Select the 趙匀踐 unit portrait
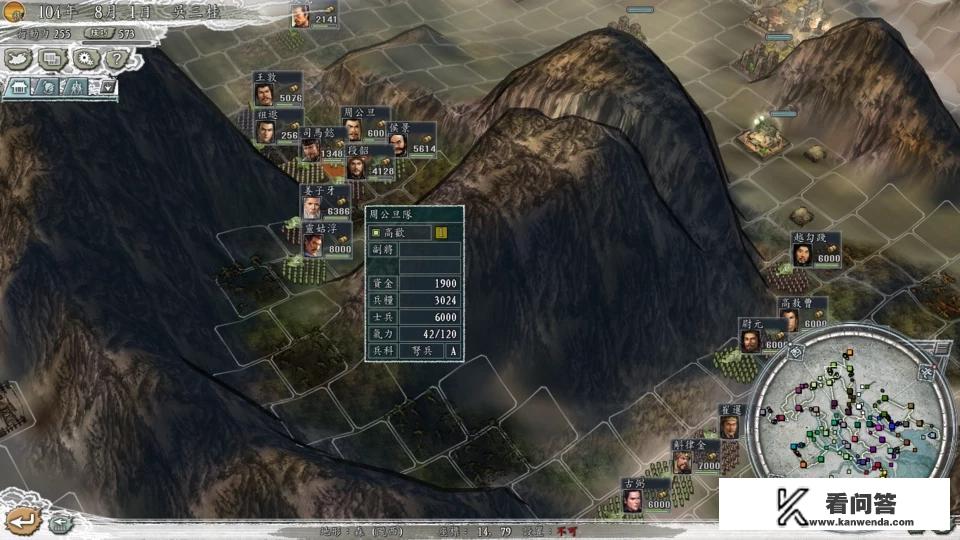 (802, 254)
